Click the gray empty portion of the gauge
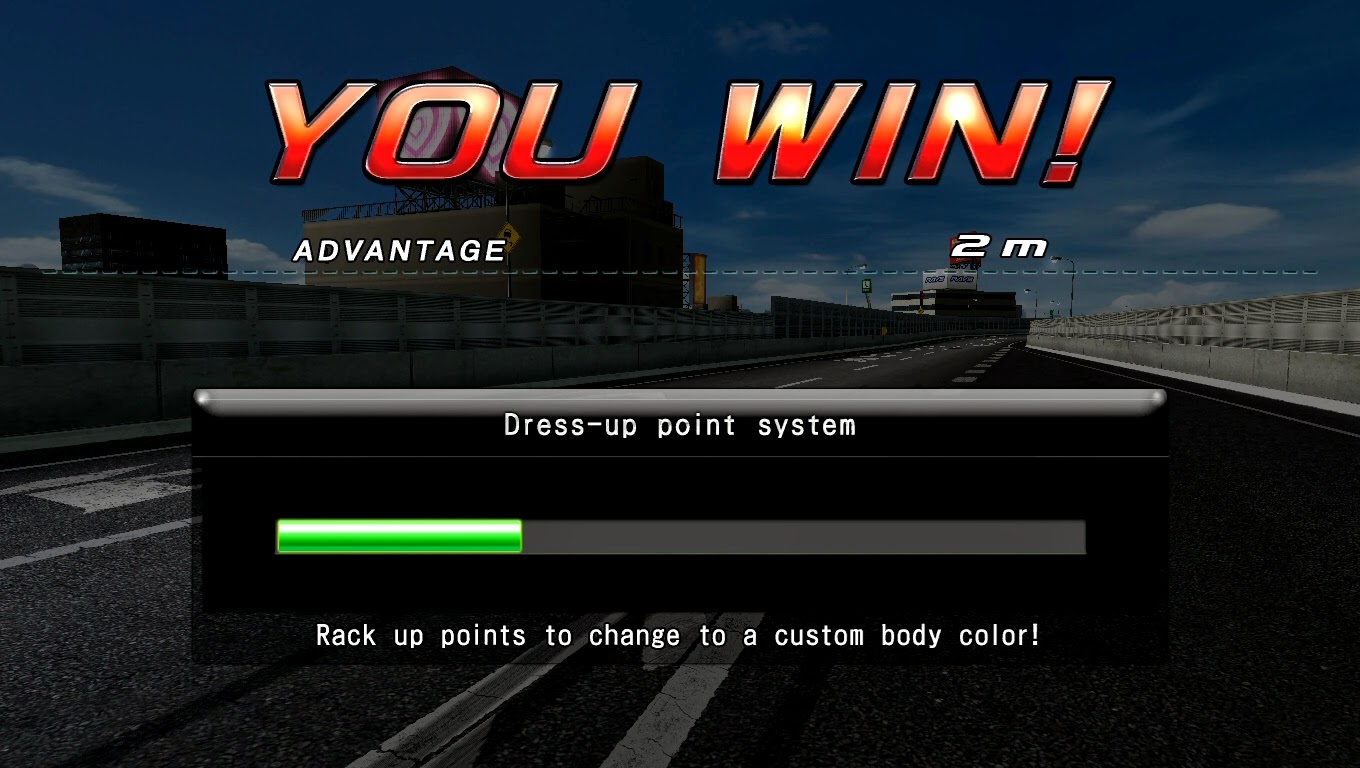 [x=800, y=537]
